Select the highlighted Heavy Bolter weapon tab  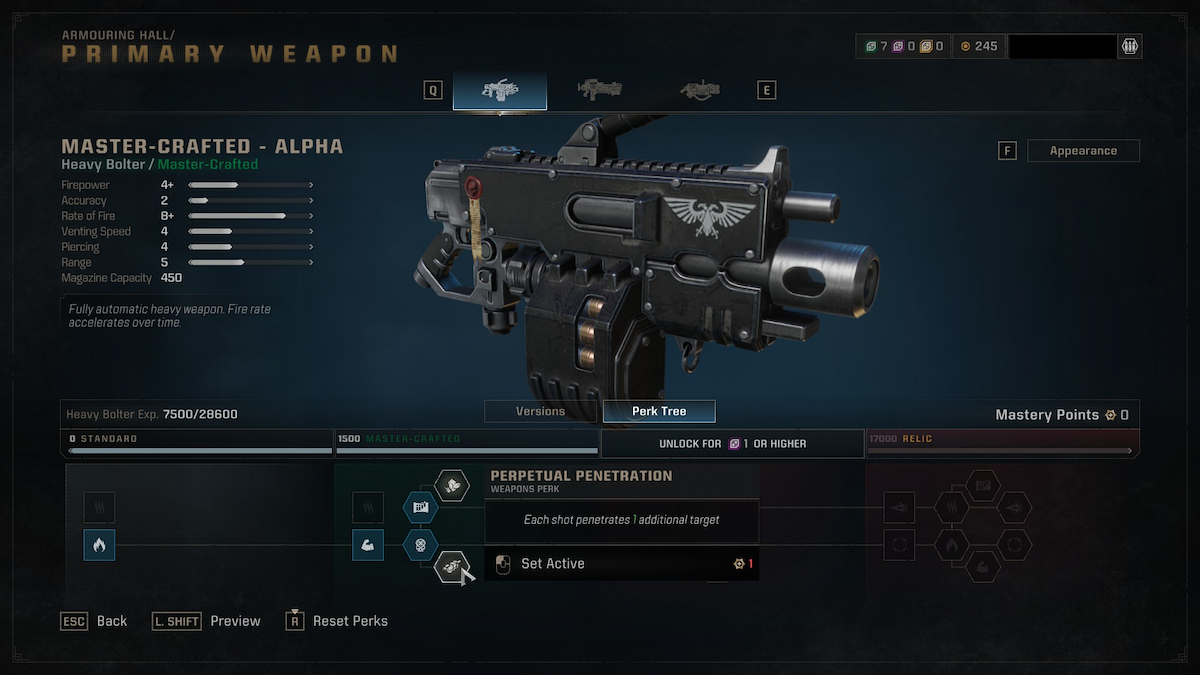pyautogui.click(x=499, y=91)
